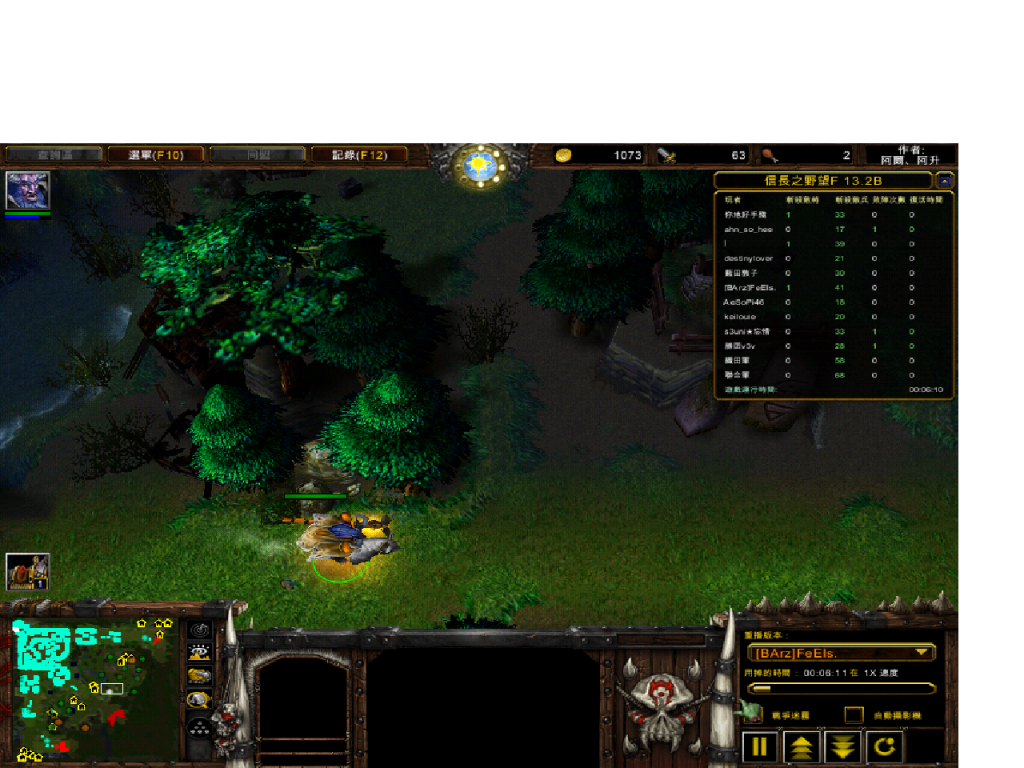The height and width of the screenshot is (768, 1024).
Task: Toggle minimap ally color mode button
Action: [200, 676]
